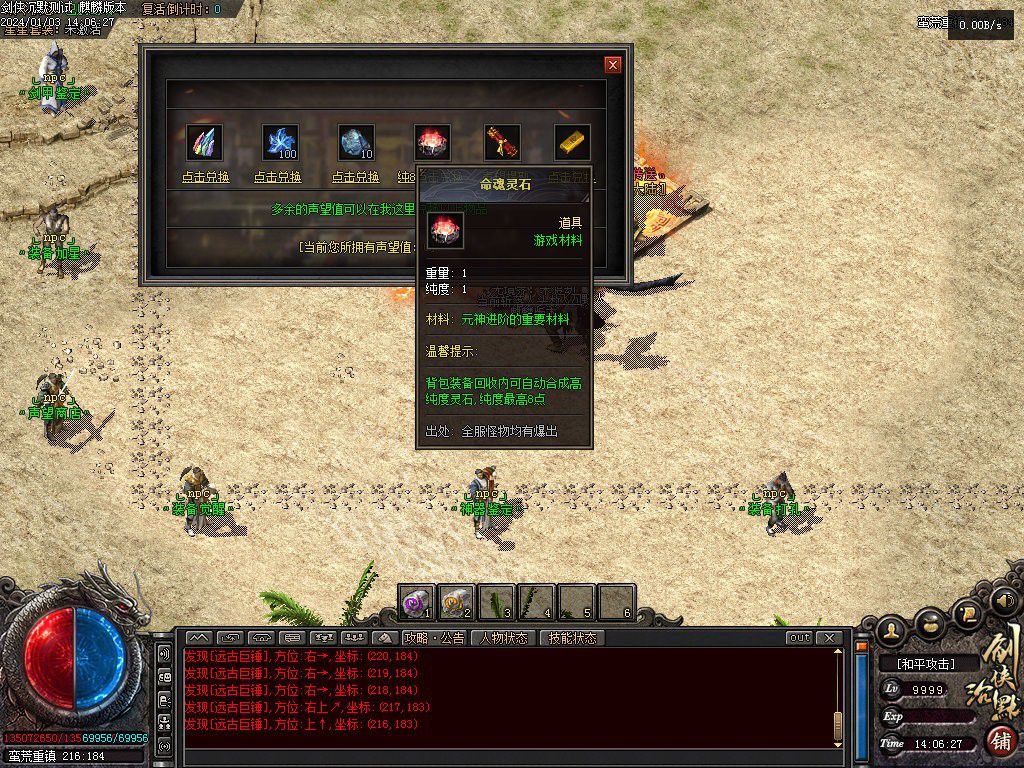Use the purple swirl stone in hotbar slot 1

point(416,602)
